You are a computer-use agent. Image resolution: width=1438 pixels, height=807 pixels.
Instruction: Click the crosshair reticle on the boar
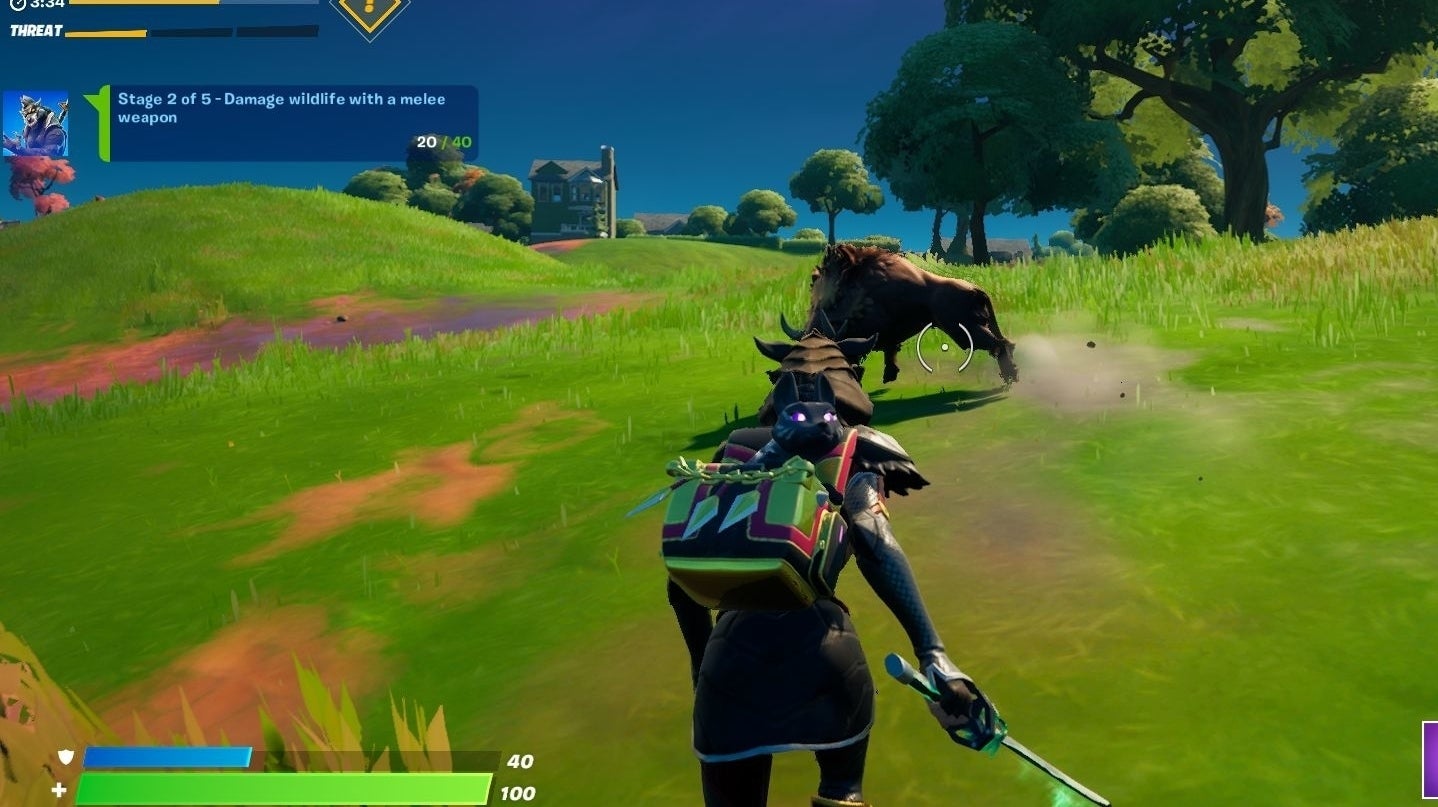point(944,346)
